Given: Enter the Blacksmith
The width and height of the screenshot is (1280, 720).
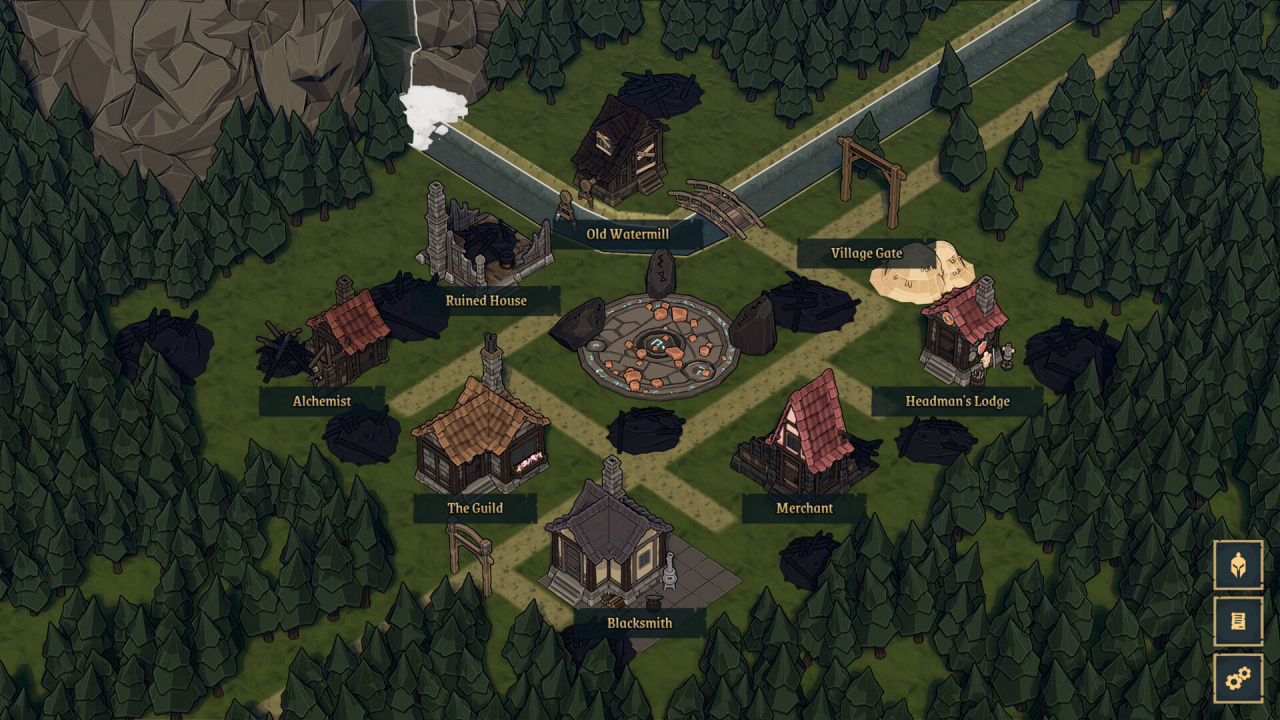Looking at the screenshot, I should pos(639,623).
